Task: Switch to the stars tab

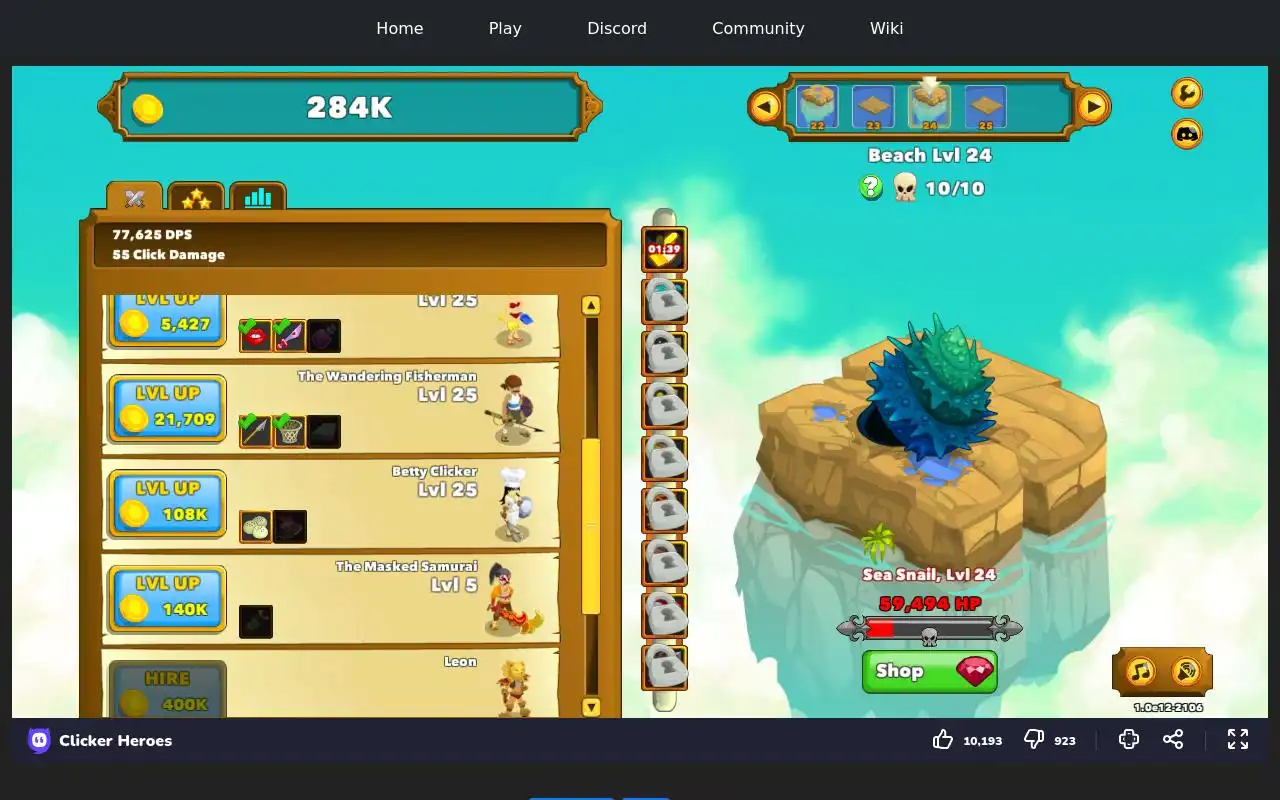Action: coord(196,198)
